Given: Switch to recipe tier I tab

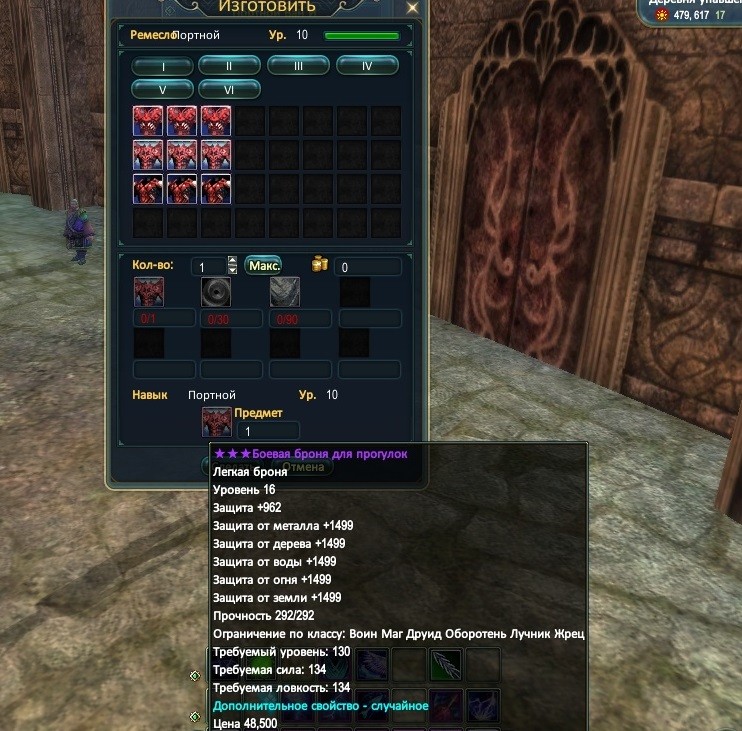Looking at the screenshot, I should pos(162,67).
